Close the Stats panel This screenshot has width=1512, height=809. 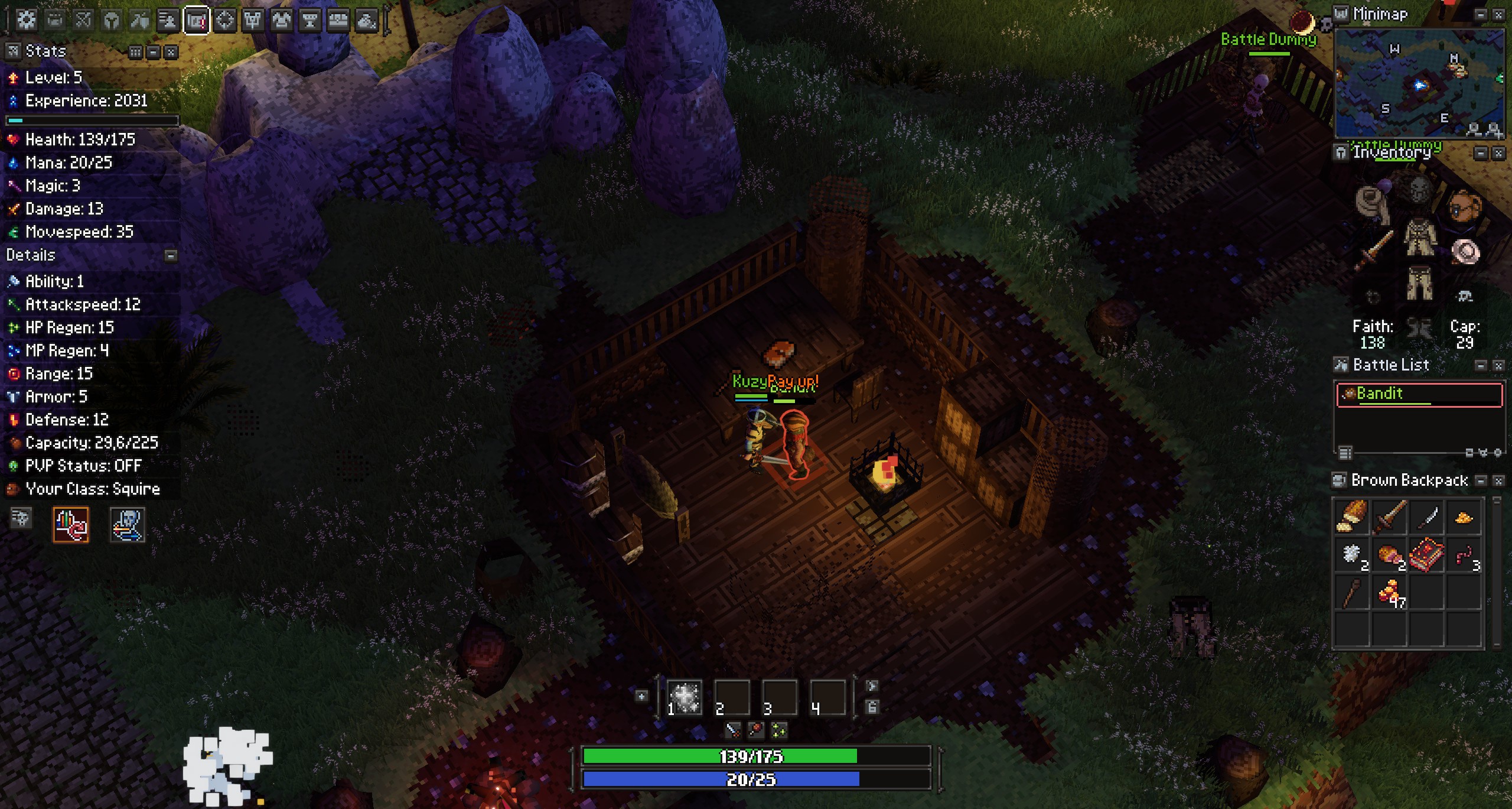tap(171, 52)
